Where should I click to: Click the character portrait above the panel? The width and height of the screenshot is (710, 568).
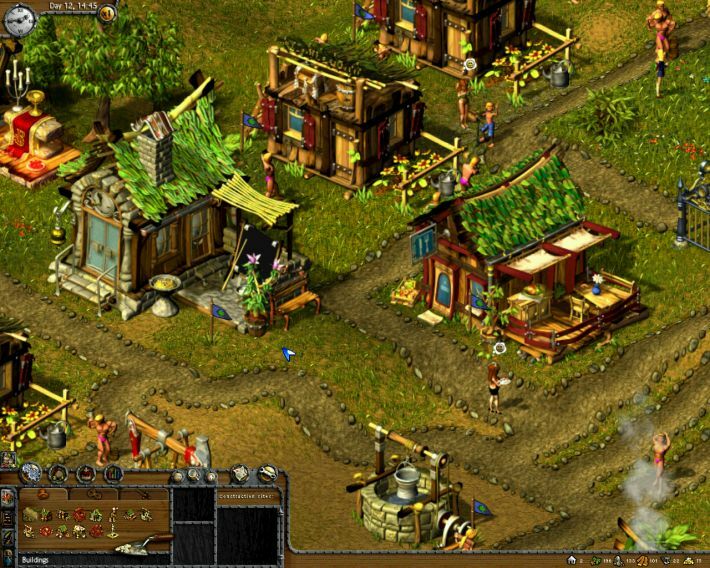pos(7,459)
